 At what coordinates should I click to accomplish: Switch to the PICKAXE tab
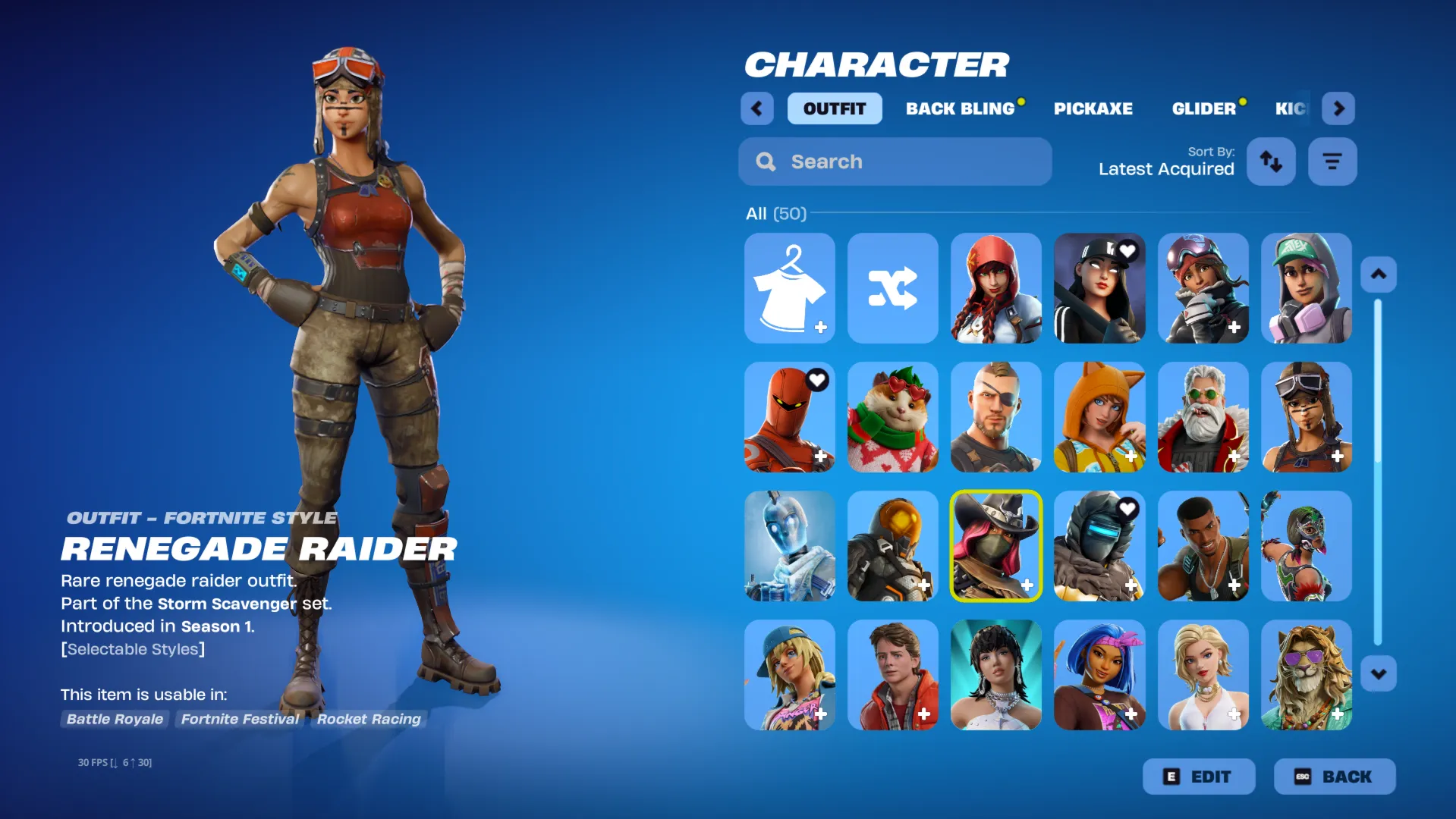click(1093, 108)
